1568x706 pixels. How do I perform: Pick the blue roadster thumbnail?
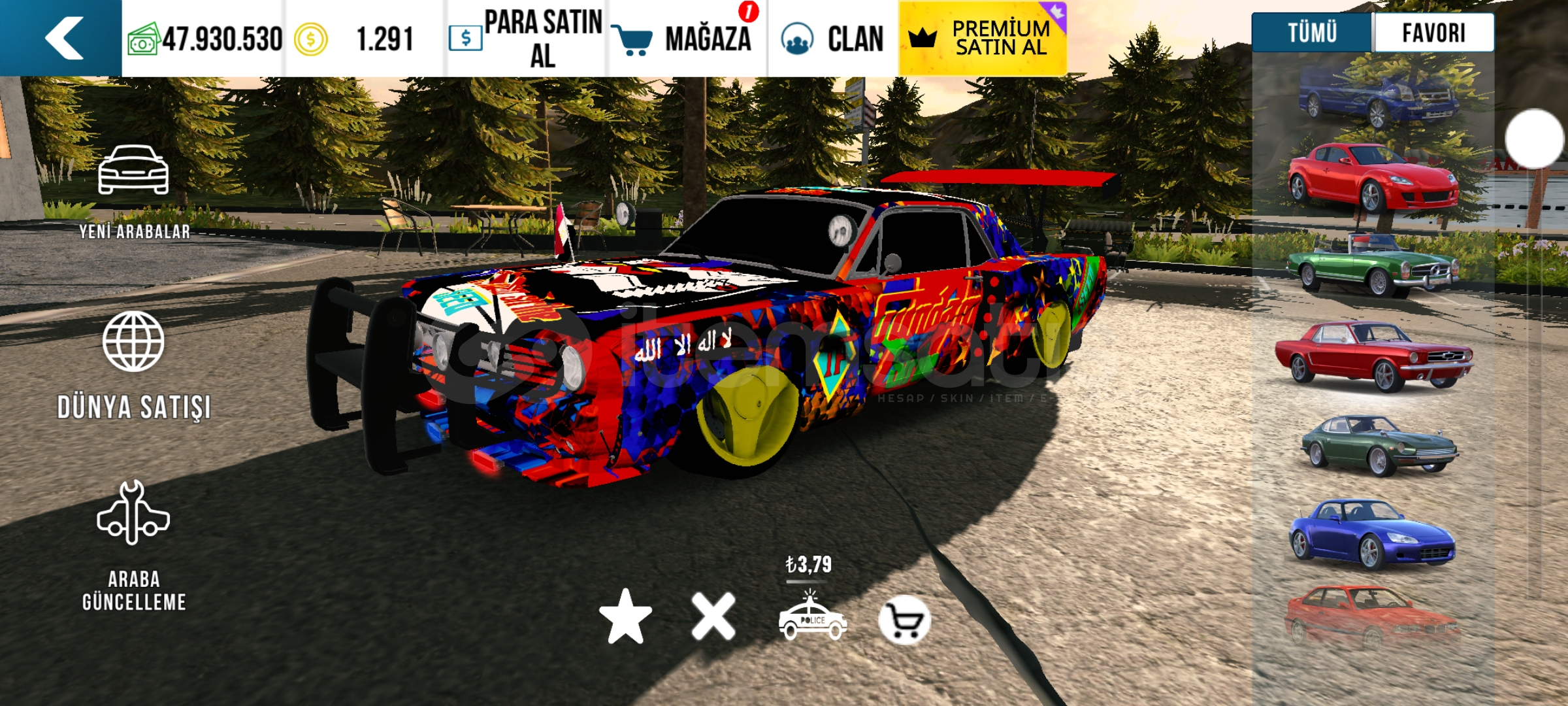coord(1372,533)
